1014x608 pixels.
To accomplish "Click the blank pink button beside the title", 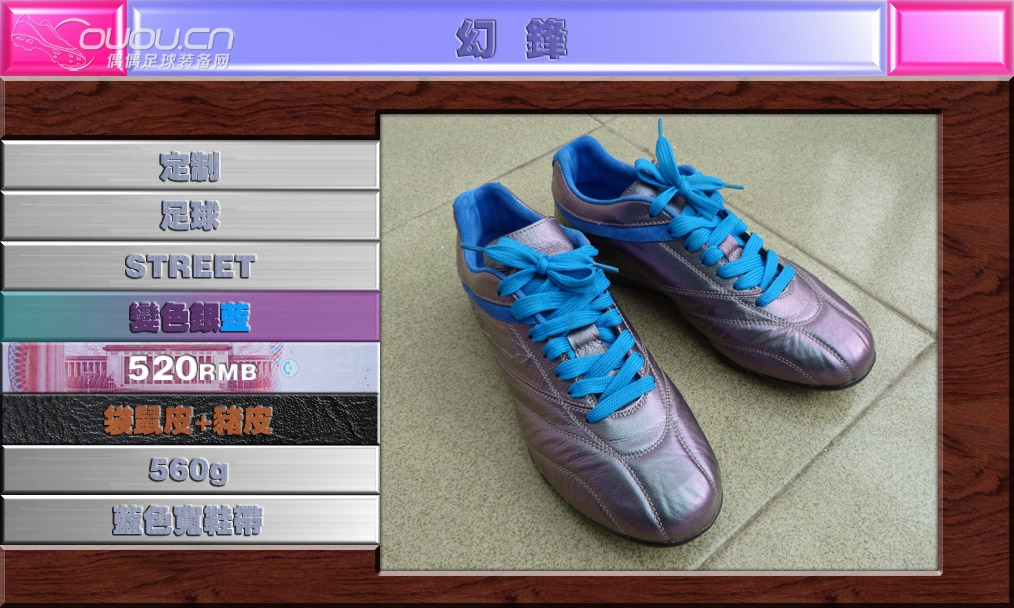I will pyautogui.click(x=950, y=38).
